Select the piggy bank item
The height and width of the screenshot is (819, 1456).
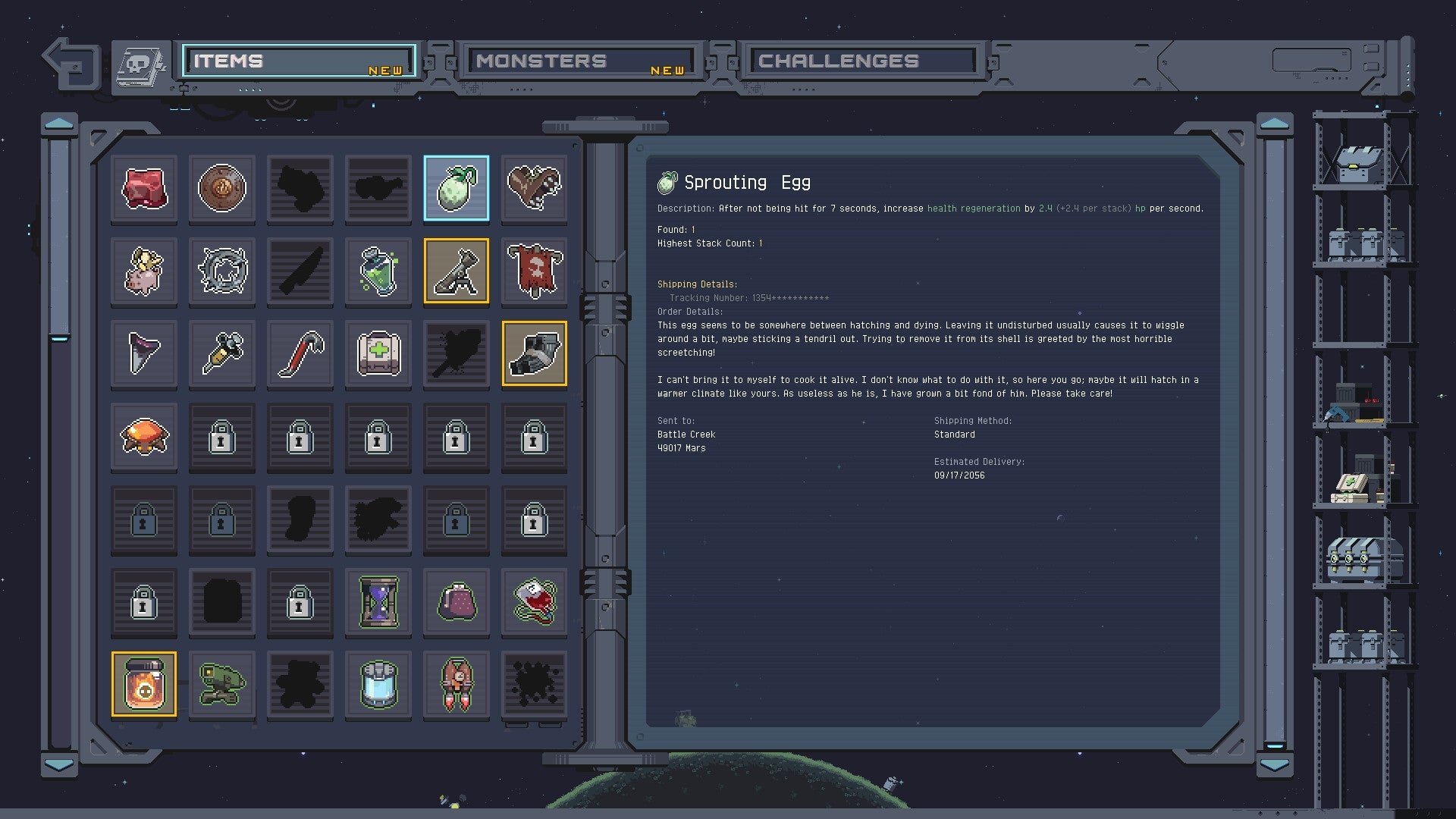[143, 271]
